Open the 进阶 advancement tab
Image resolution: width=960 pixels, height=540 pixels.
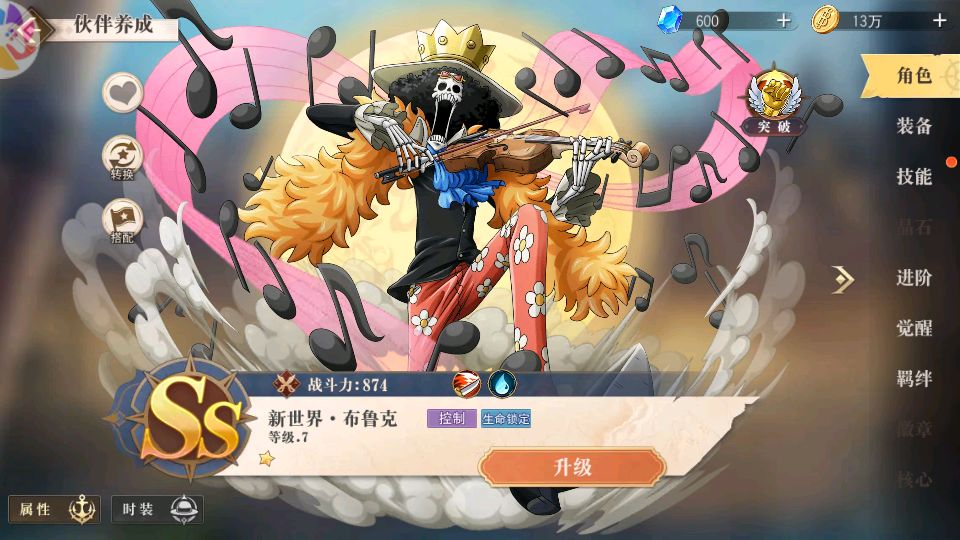click(914, 278)
